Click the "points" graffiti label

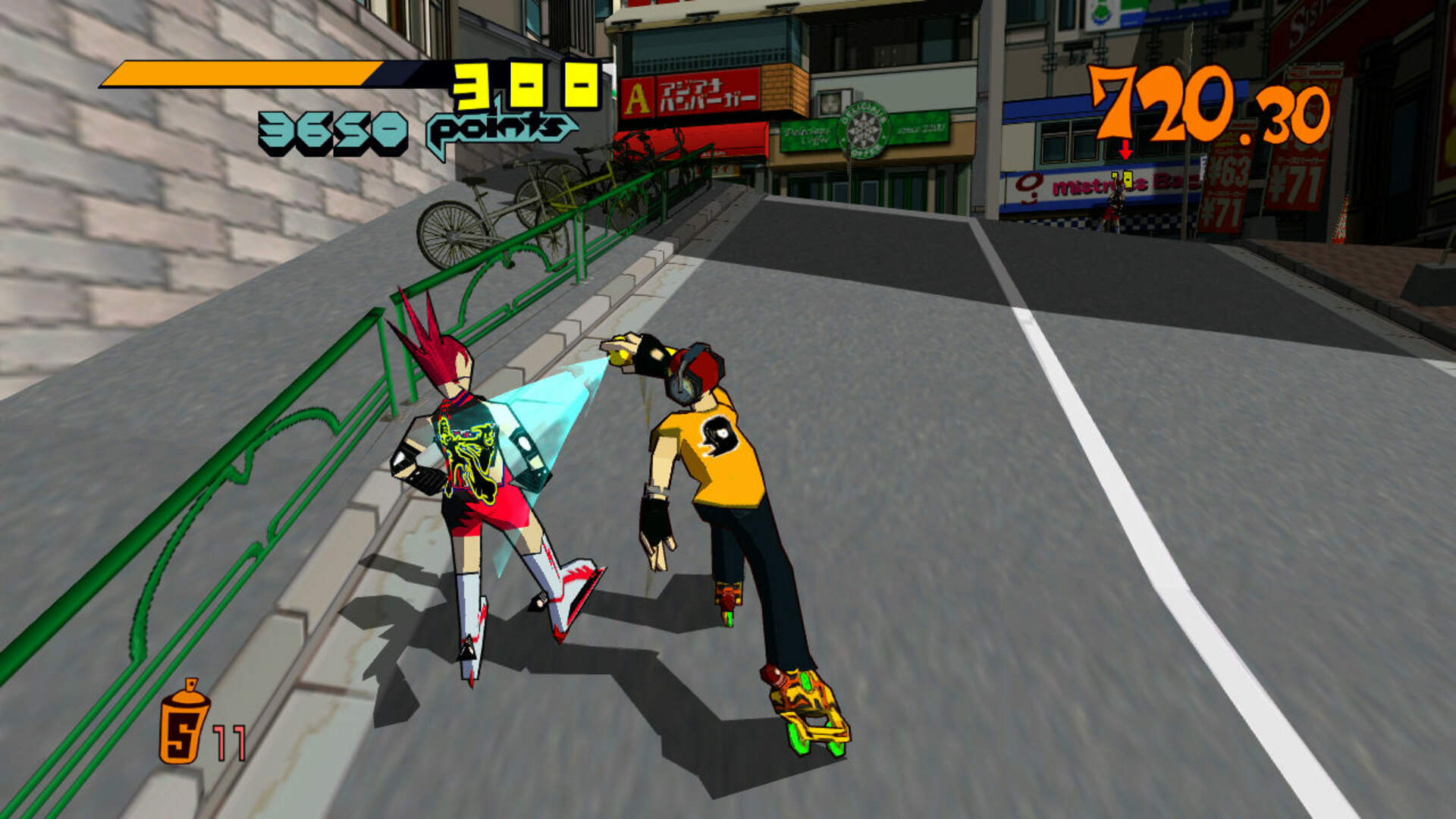click(499, 130)
